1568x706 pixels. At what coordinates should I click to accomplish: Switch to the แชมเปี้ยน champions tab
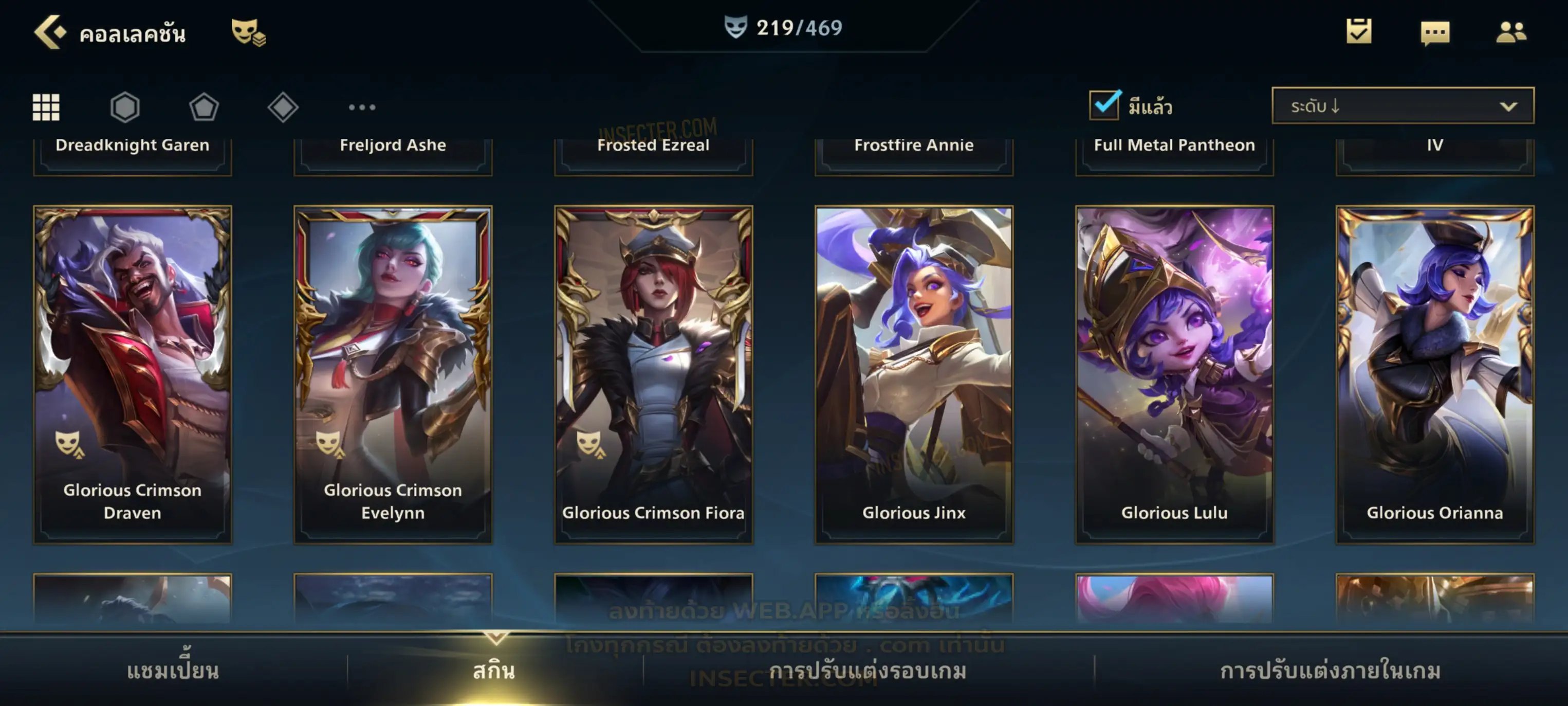coord(173,671)
